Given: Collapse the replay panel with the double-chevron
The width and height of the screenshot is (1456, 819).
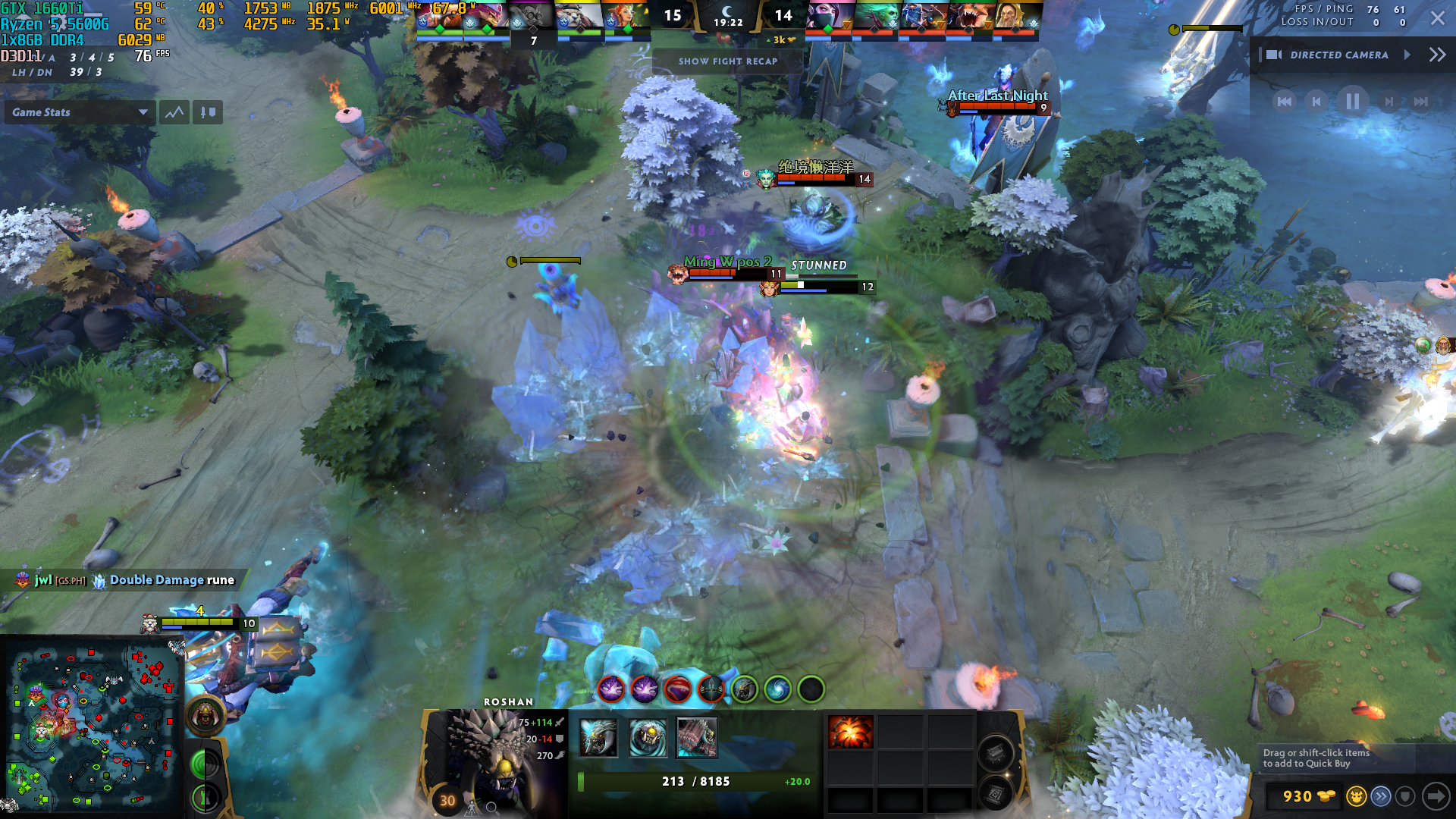Looking at the screenshot, I should coord(1437,55).
